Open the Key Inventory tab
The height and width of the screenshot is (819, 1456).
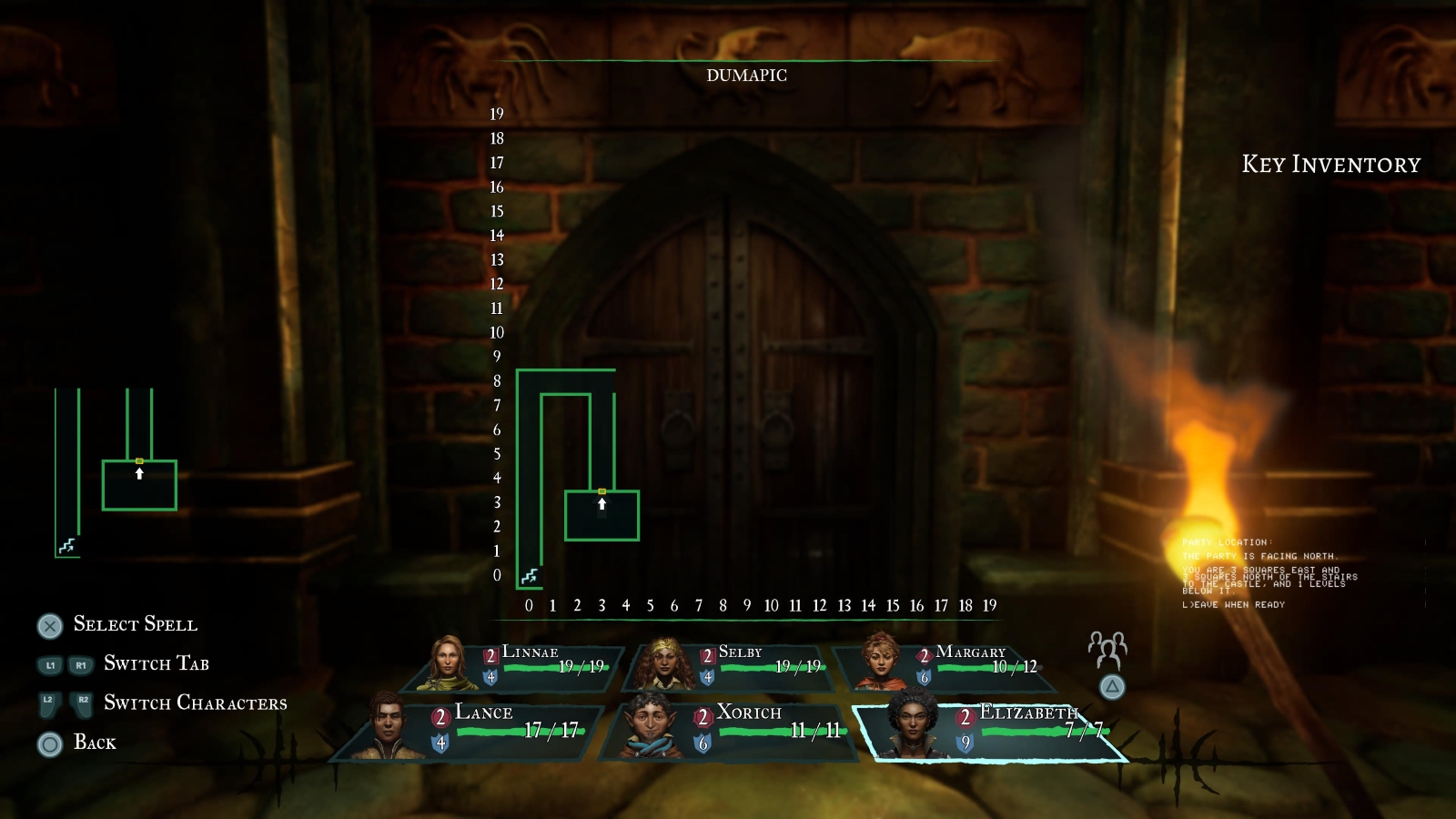tap(1330, 165)
